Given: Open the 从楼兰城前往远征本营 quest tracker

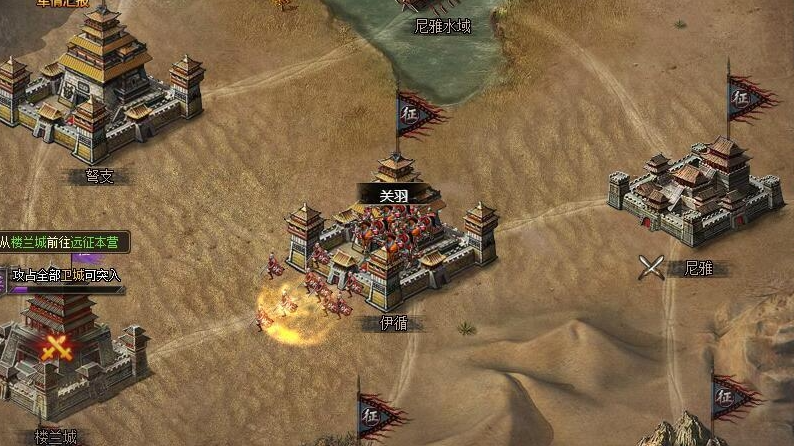Looking at the screenshot, I should pos(64,242).
